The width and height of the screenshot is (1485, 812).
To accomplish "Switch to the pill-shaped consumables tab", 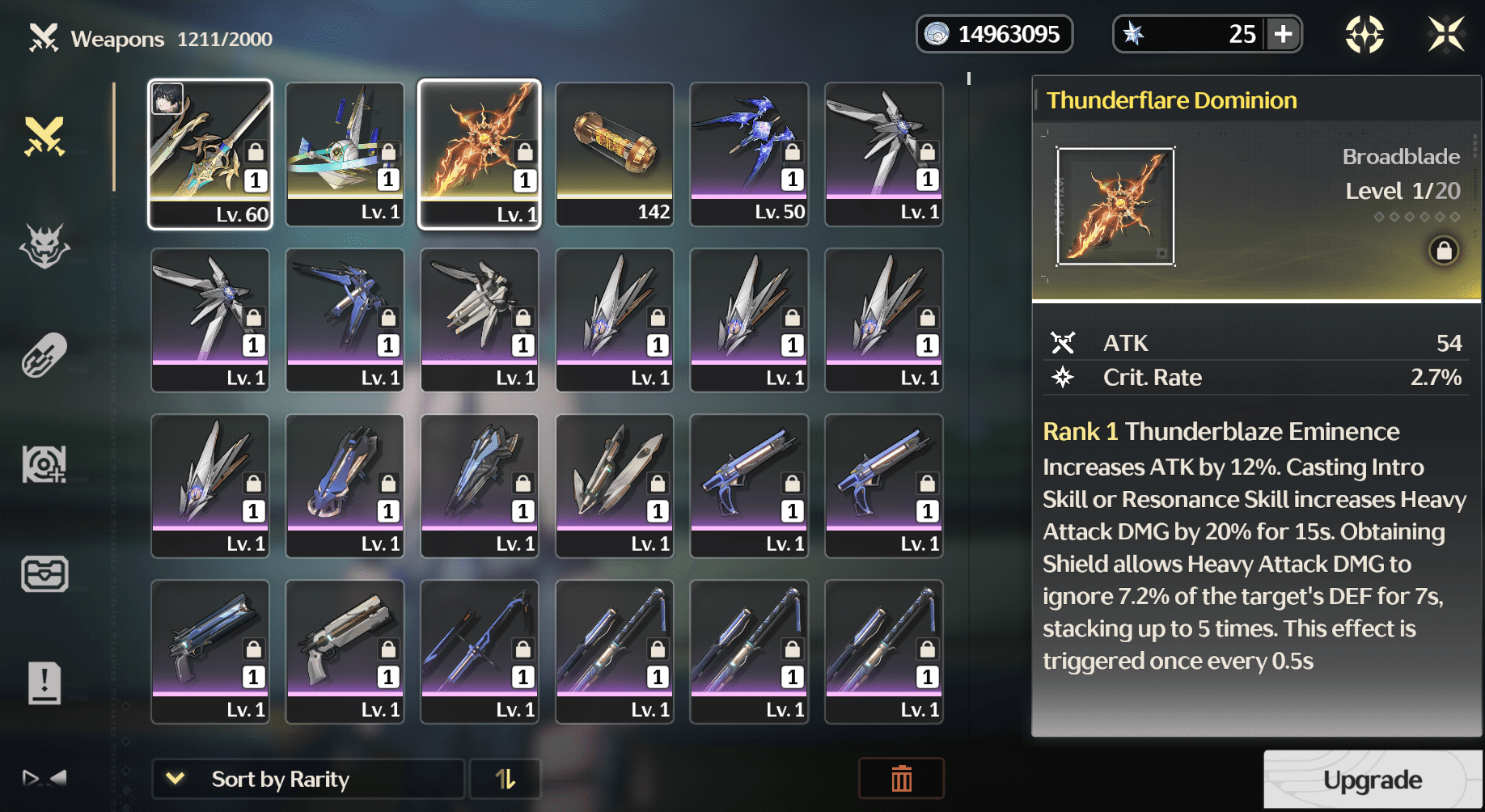I will coord(44,355).
